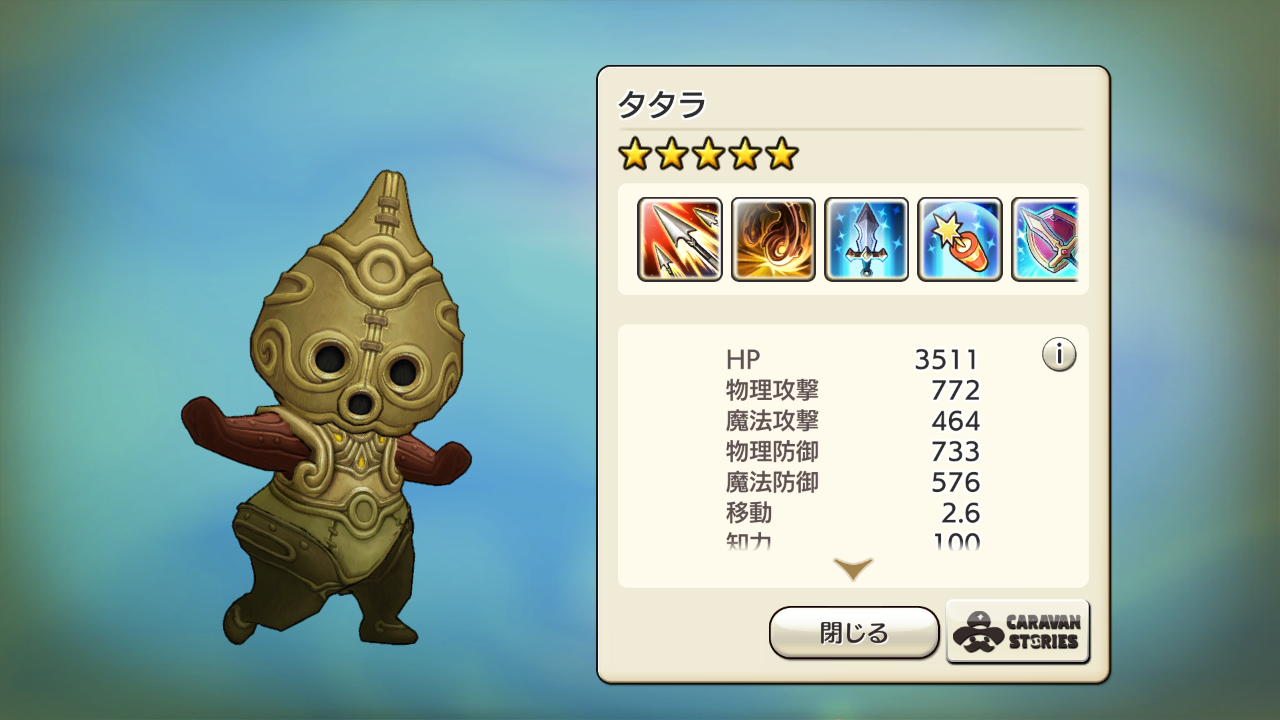The width and height of the screenshot is (1280, 720).
Task: Select the triple arrow volley skill icon
Action: (680, 239)
